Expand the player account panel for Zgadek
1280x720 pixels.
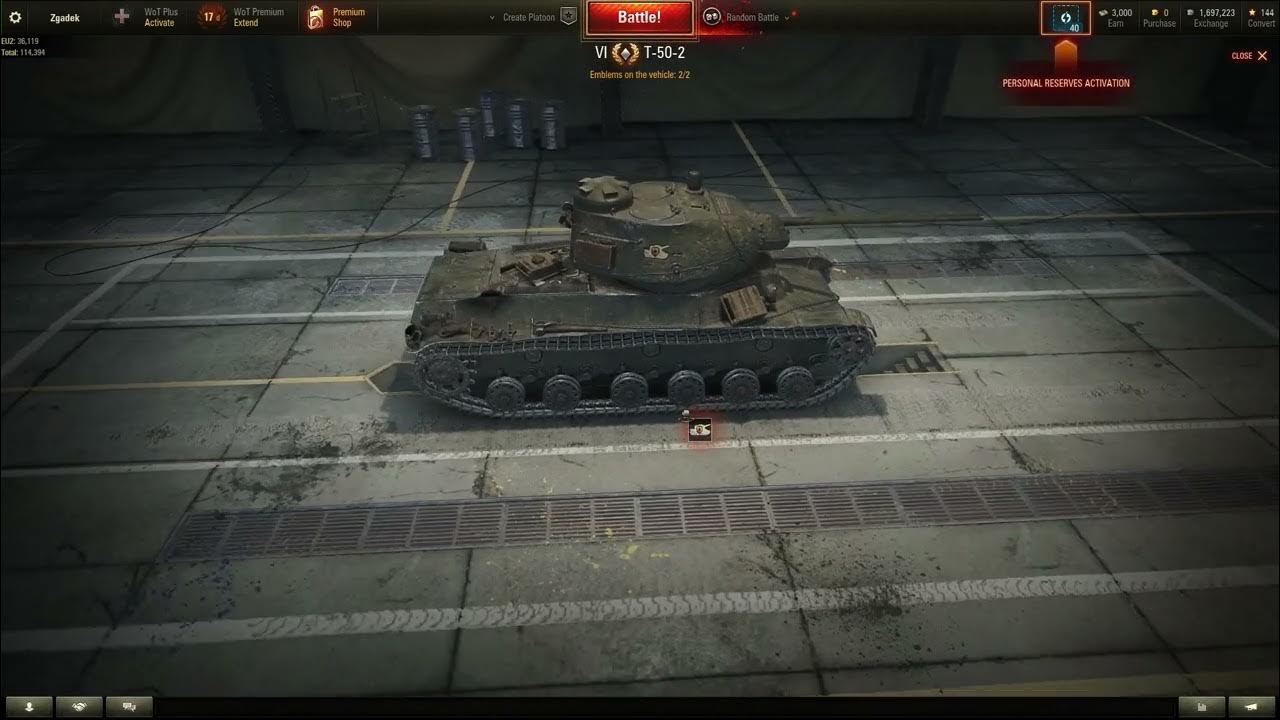pyautogui.click(x=63, y=16)
